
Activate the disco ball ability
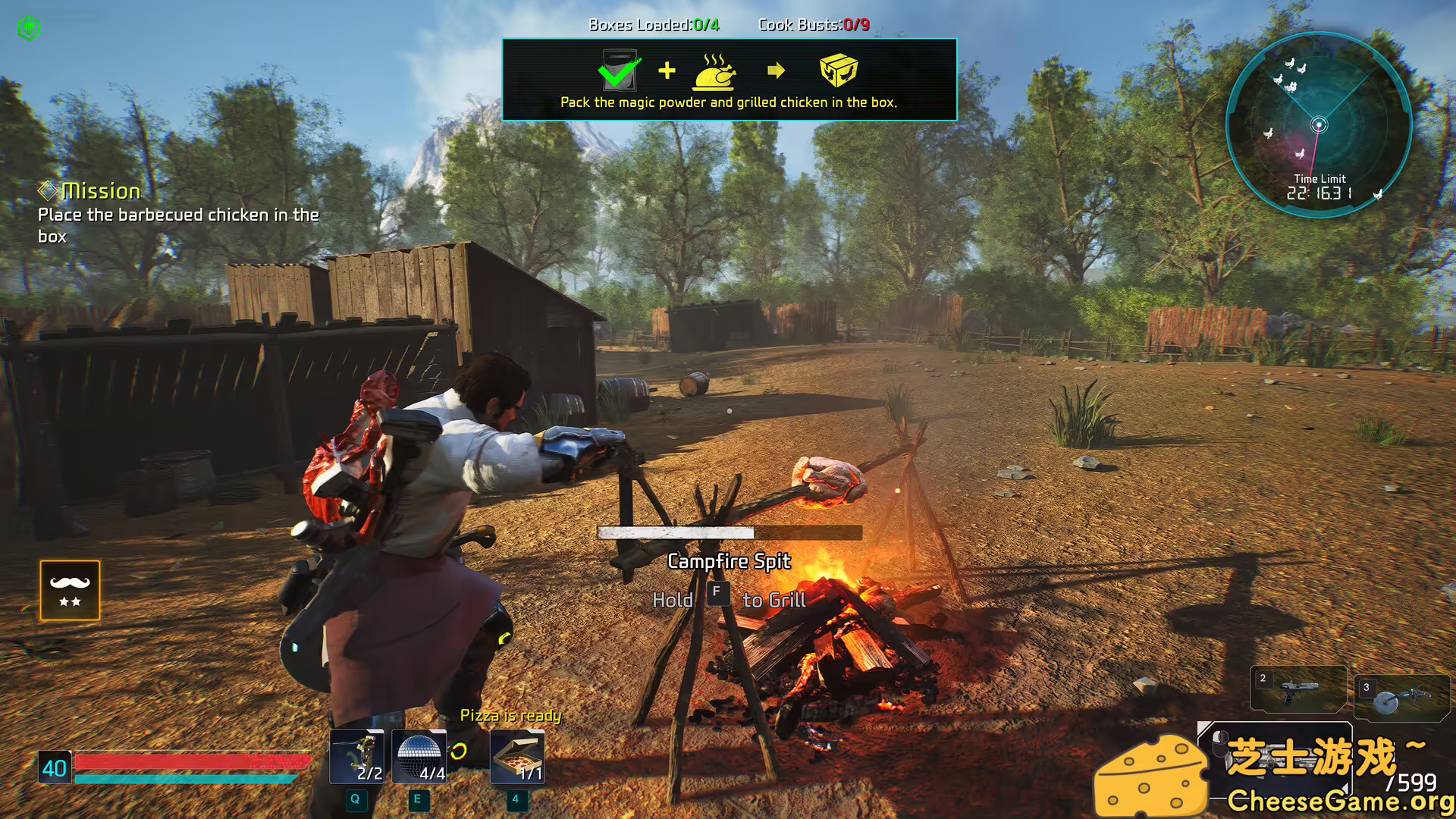[419, 756]
